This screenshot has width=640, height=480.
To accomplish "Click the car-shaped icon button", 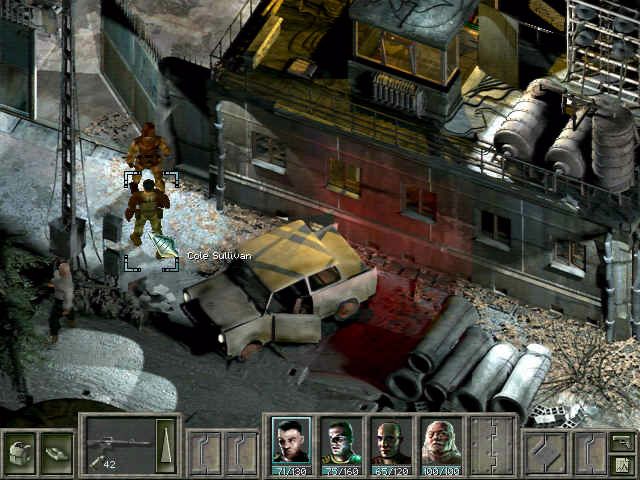I will click(x=57, y=452).
